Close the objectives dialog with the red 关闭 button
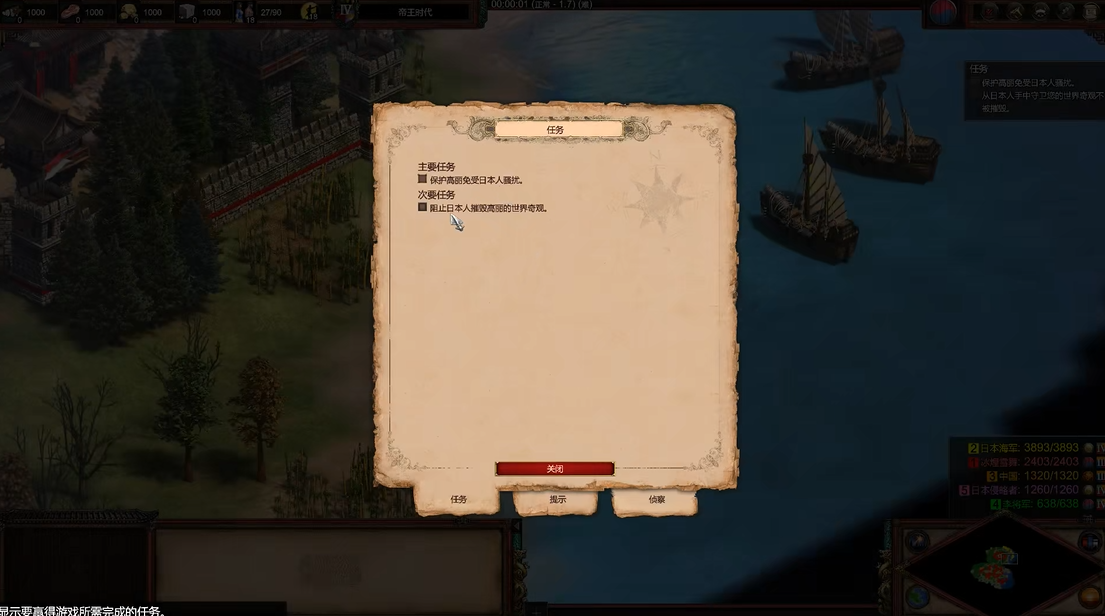Screen dimensions: 1105x616 [x=554, y=469]
